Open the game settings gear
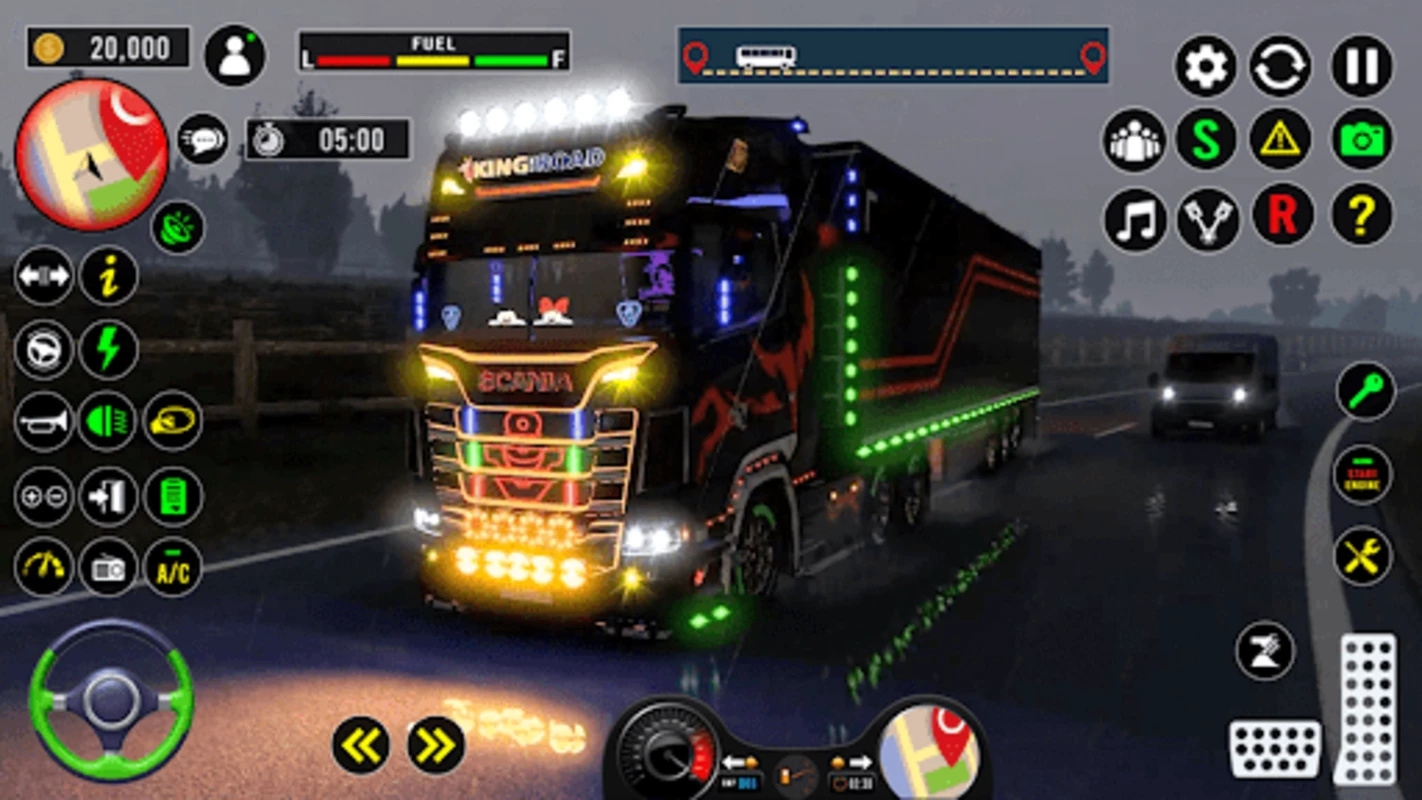The height and width of the screenshot is (800, 1422). click(x=1205, y=66)
